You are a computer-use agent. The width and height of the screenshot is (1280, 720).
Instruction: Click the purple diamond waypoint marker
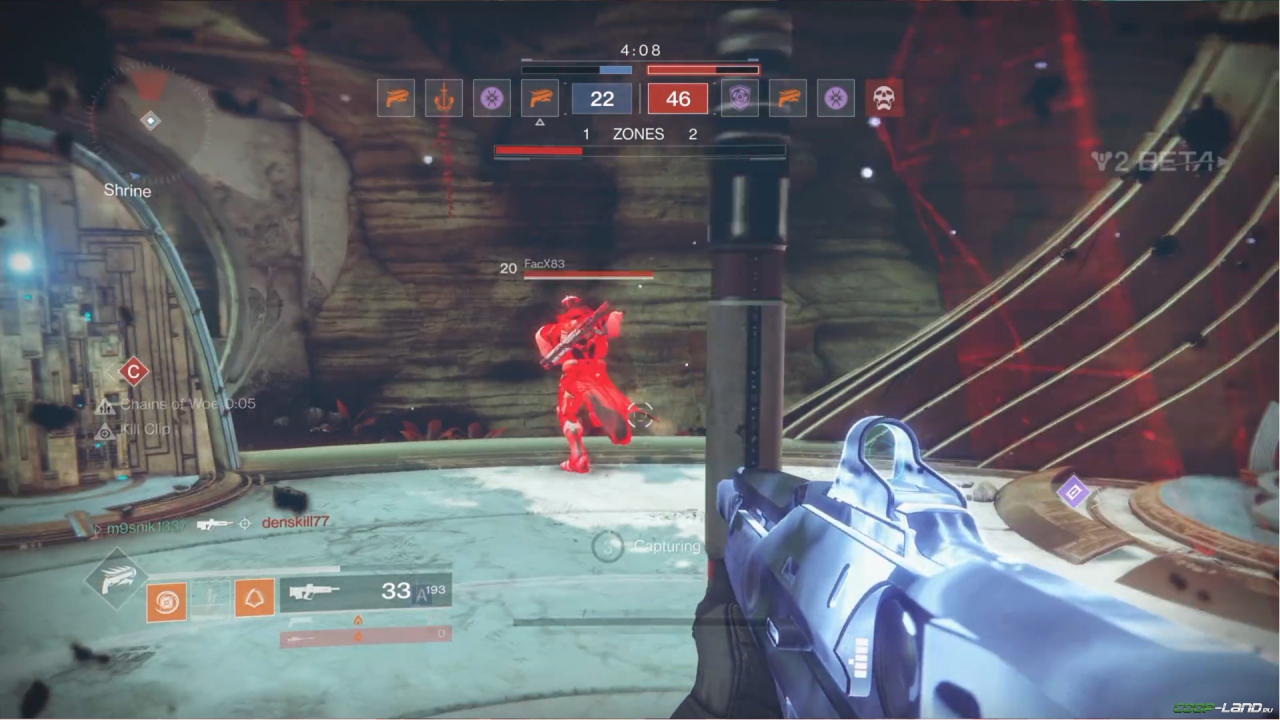(x=1073, y=491)
